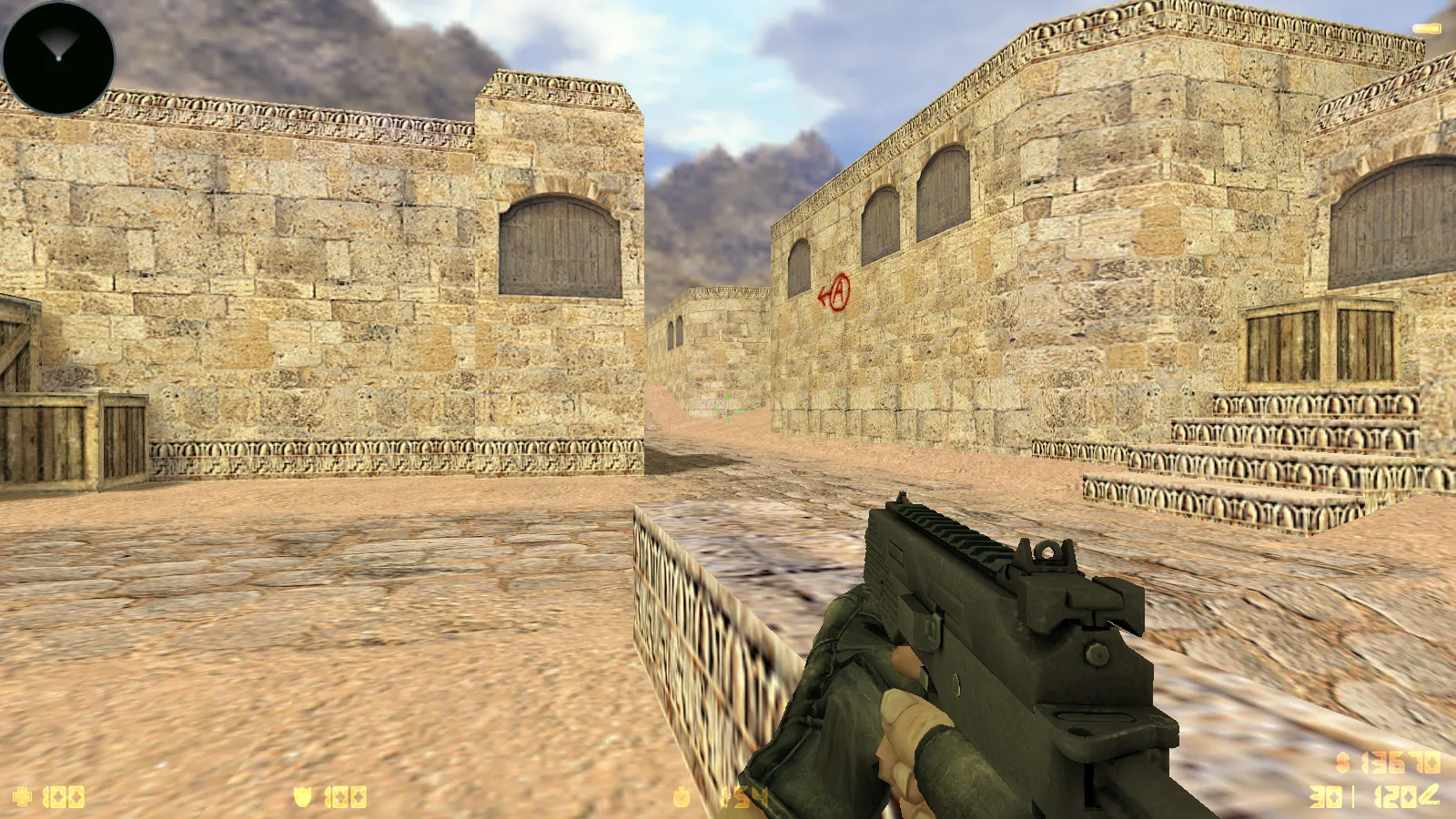1456x819 pixels.
Task: Click the crosshair at screen center
Action: (728, 411)
